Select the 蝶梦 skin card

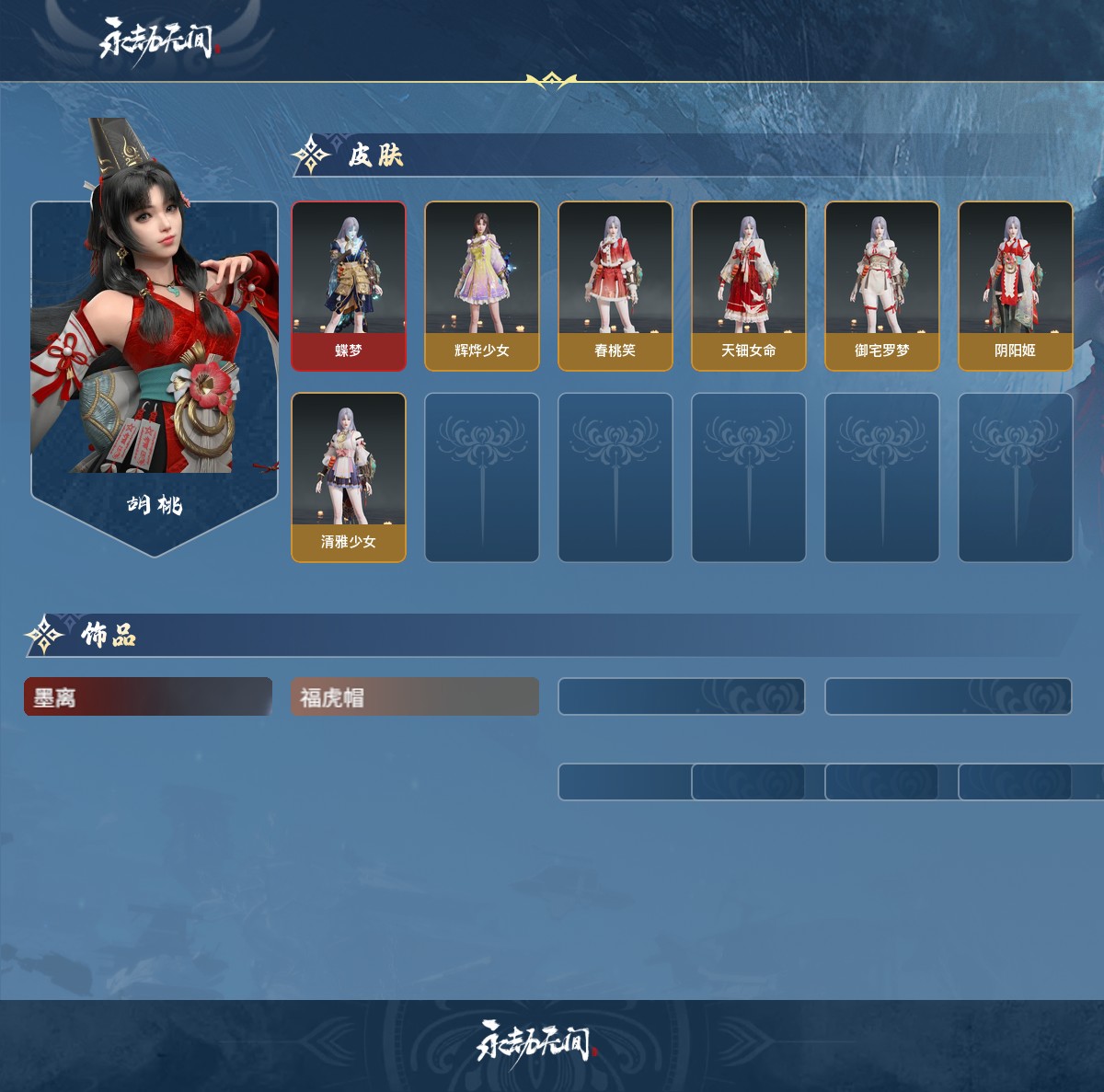click(349, 286)
